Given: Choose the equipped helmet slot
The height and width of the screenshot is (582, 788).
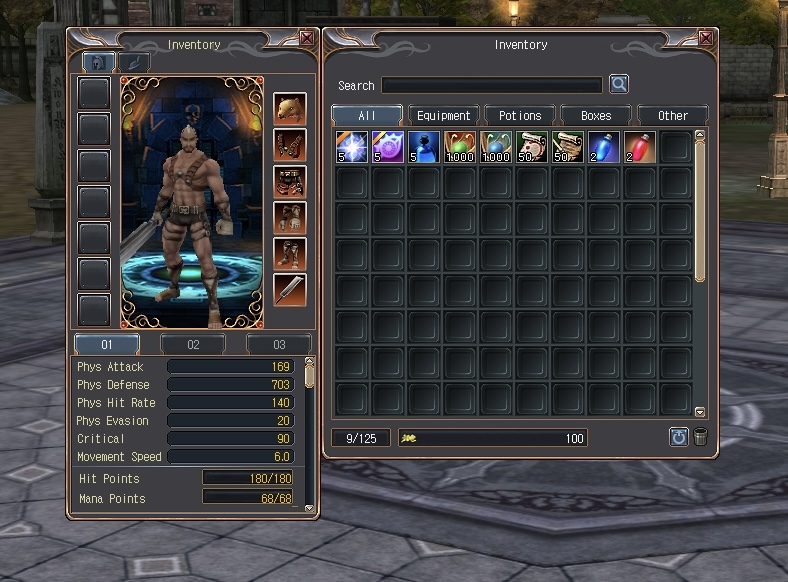Looking at the screenshot, I should tap(290, 109).
